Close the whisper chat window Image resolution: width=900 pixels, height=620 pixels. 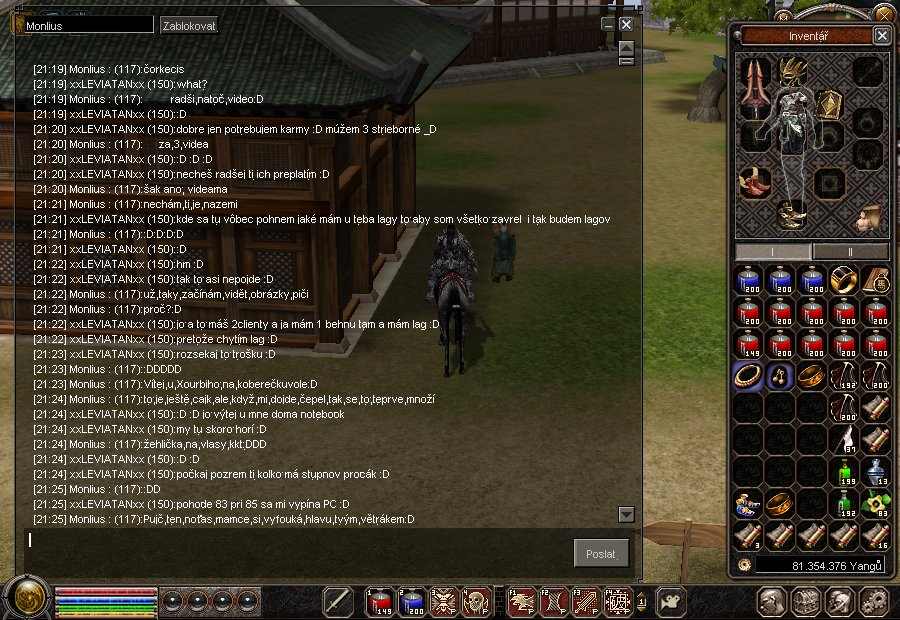(626, 24)
